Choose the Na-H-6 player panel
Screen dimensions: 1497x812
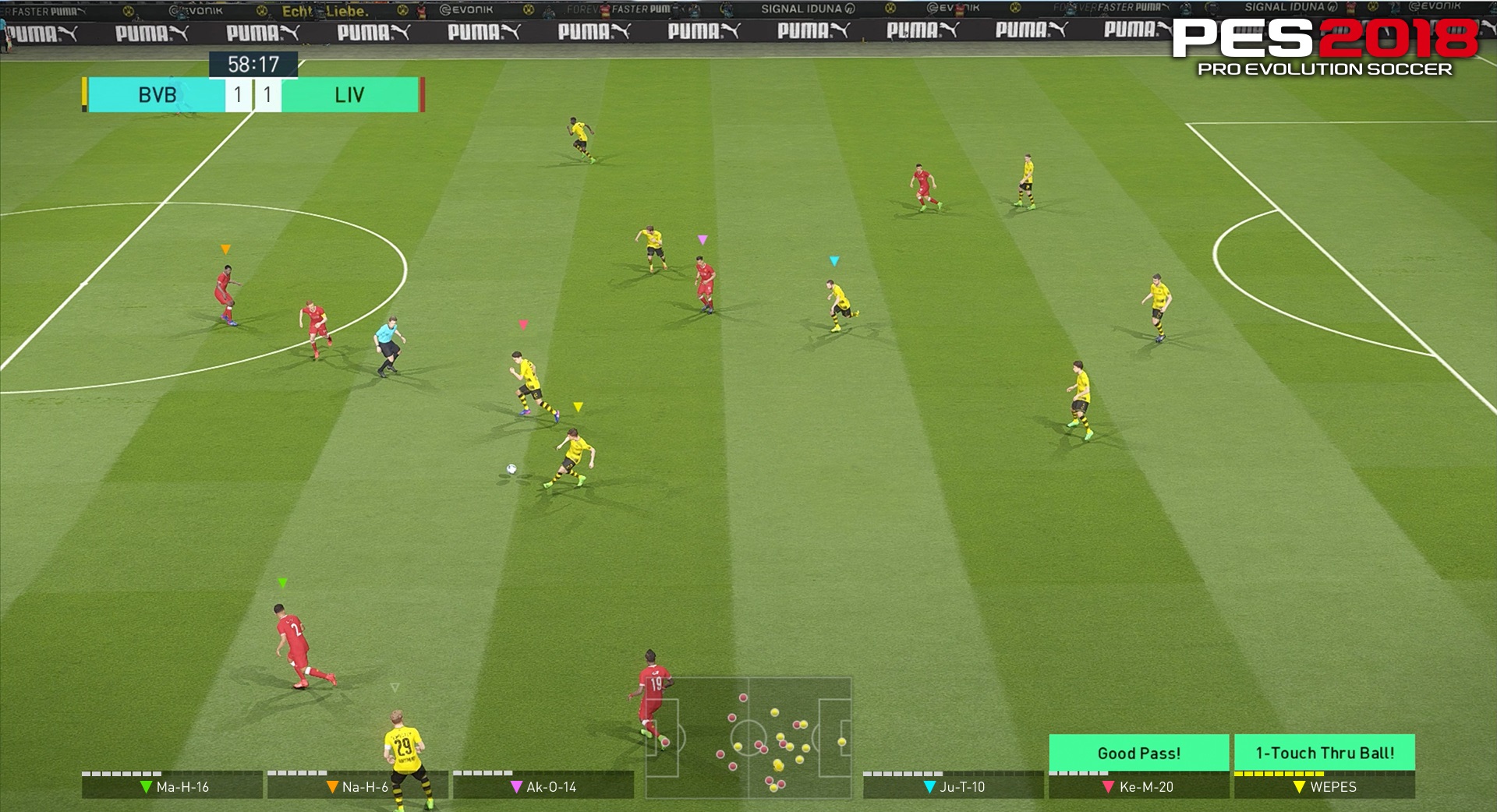(358, 786)
